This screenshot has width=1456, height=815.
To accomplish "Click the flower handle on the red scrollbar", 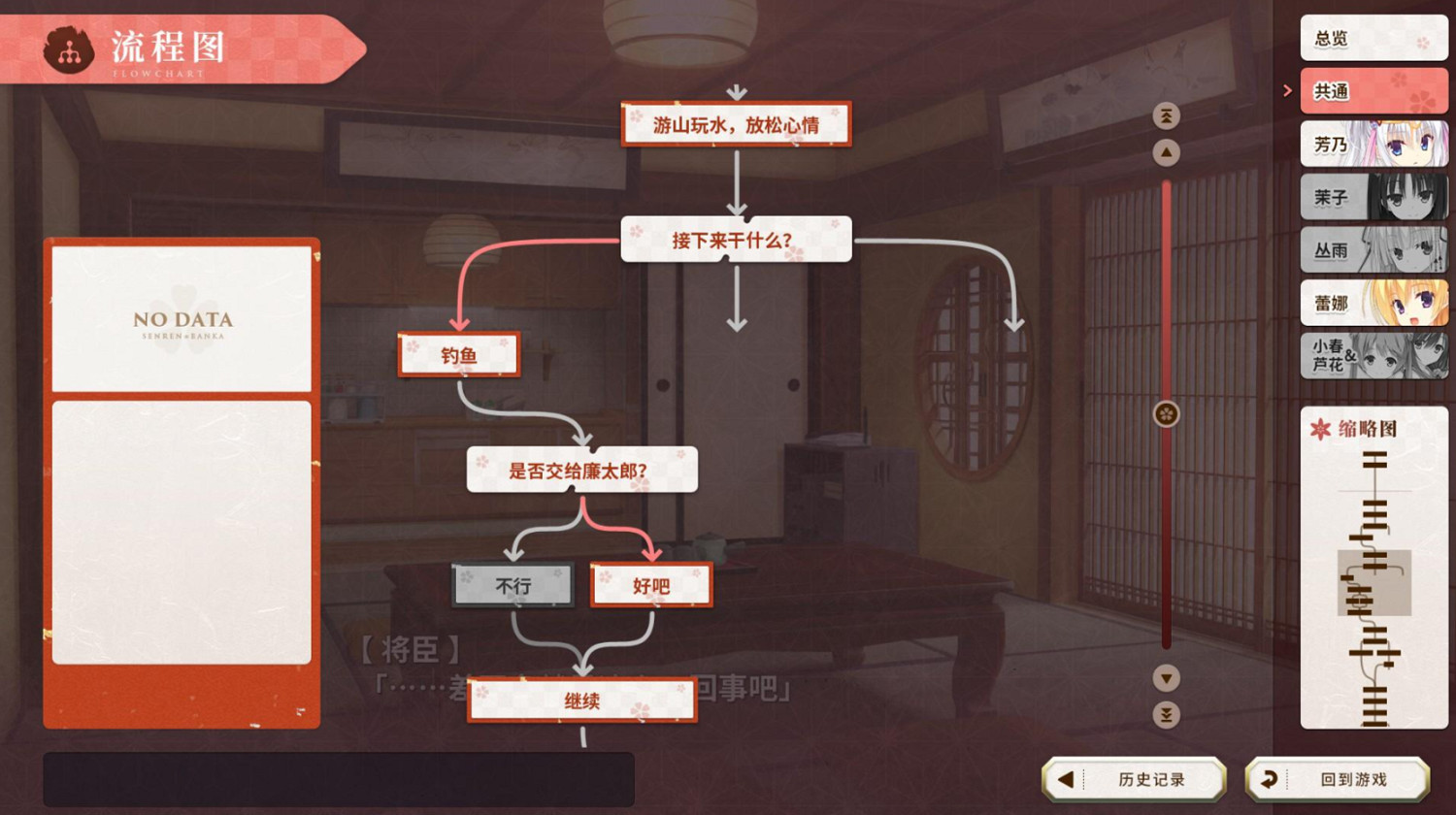I will (1165, 412).
